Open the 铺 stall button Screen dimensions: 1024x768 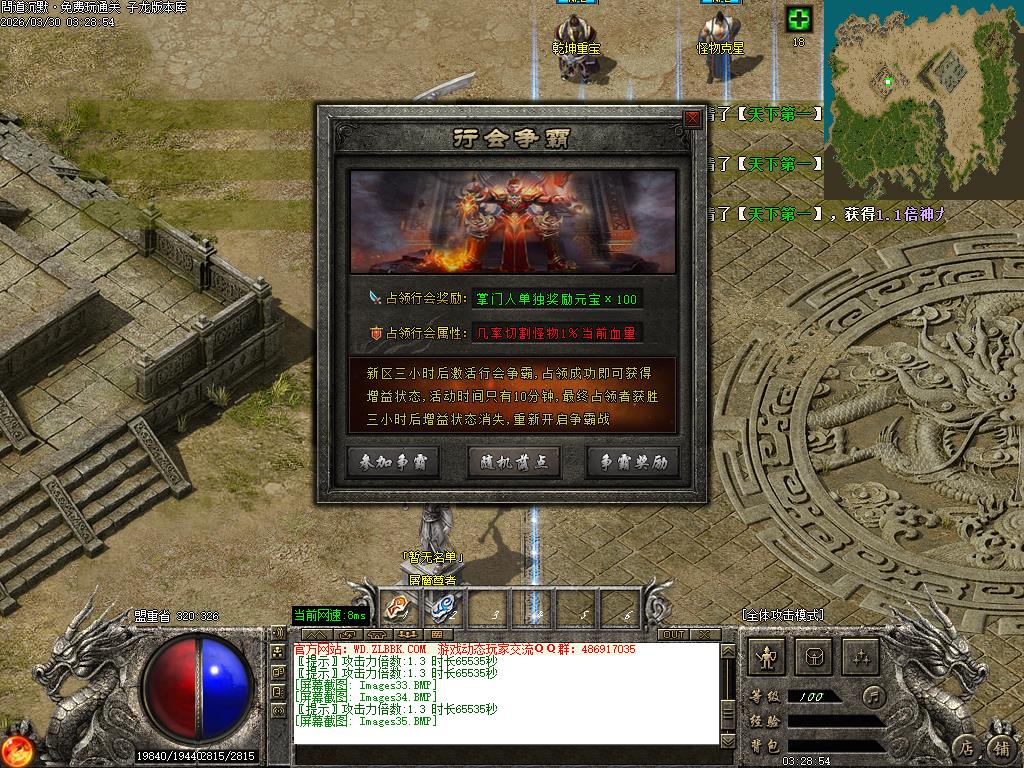point(1000,746)
